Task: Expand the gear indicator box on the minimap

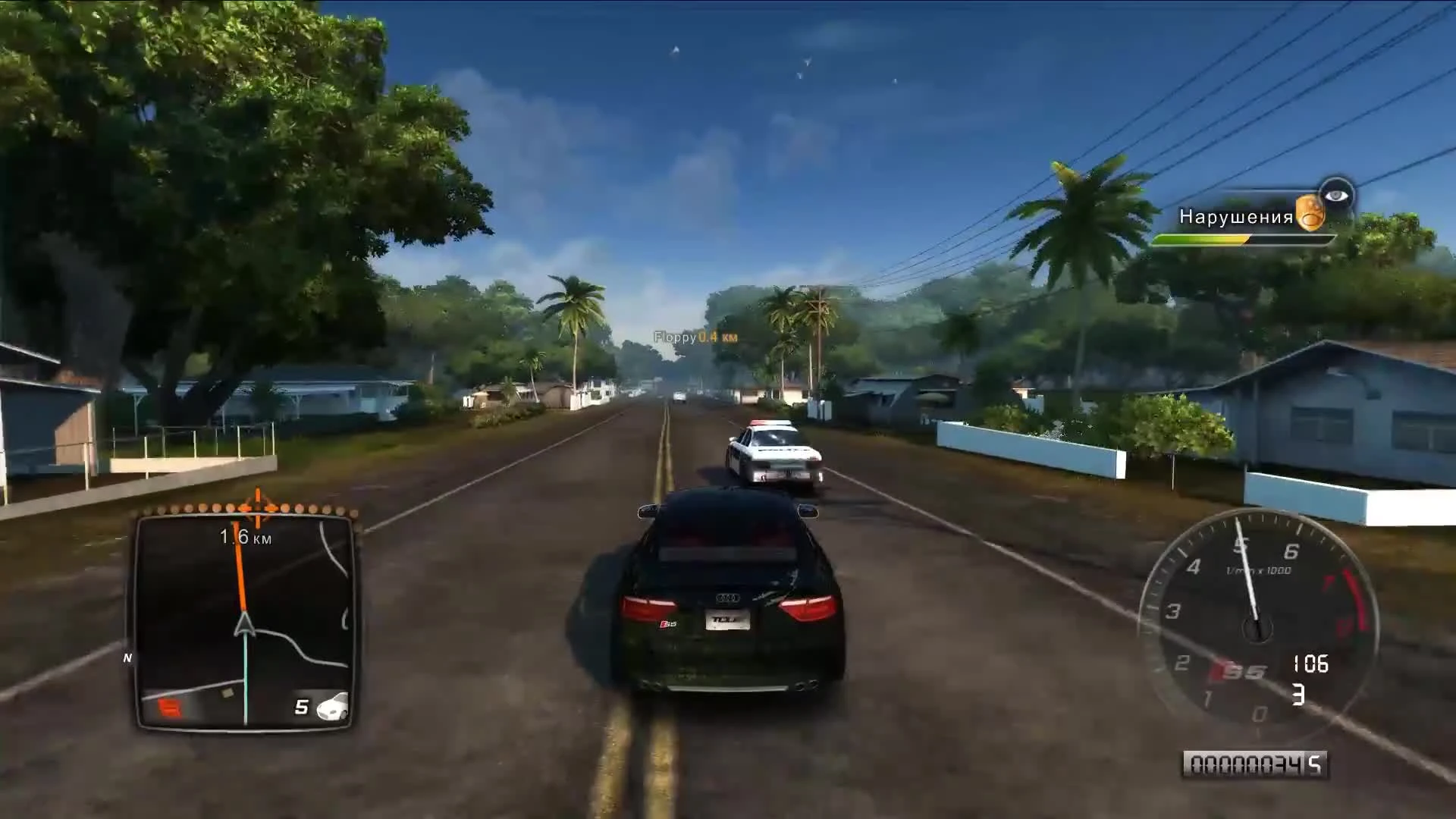Action: (x=301, y=704)
